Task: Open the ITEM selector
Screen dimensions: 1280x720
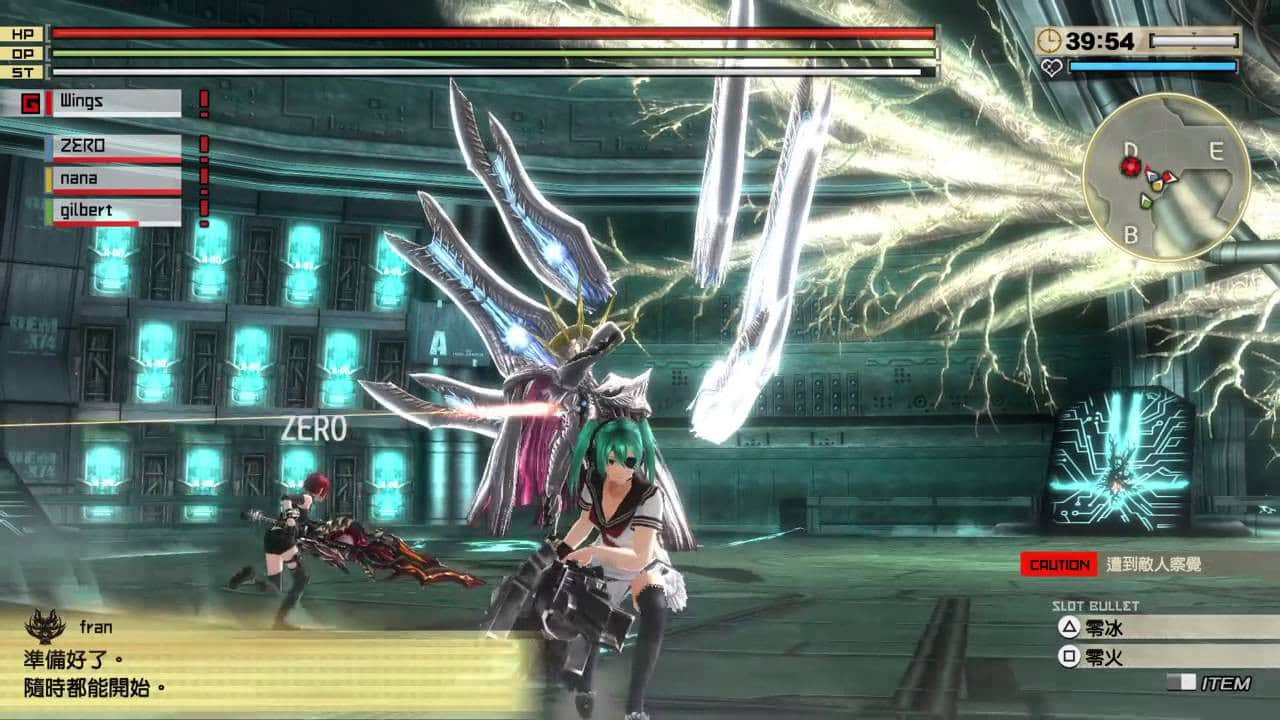Action: pyautogui.click(x=1210, y=684)
